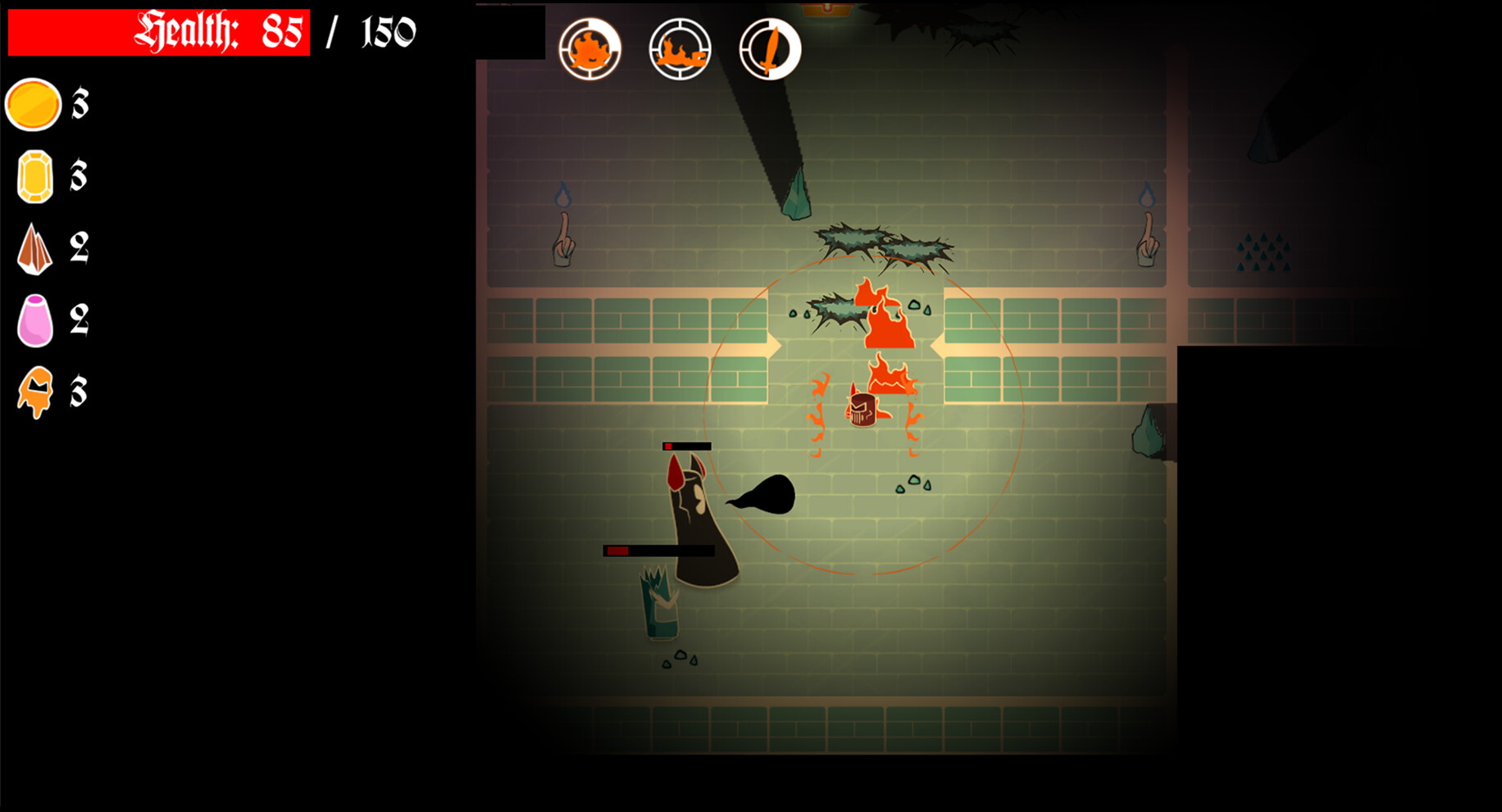The image size is (1502, 812).
Task: Click the water droplet above the right candle
Action: click(1145, 197)
